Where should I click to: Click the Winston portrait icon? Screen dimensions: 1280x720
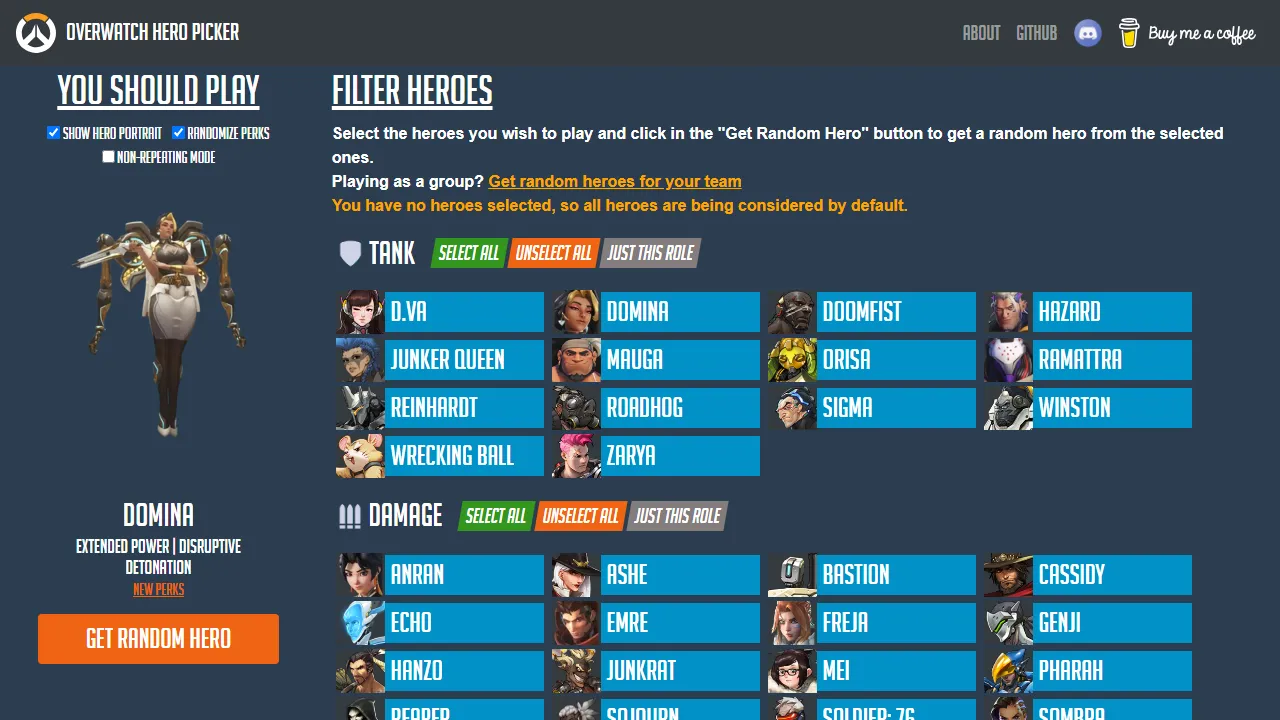1007,407
